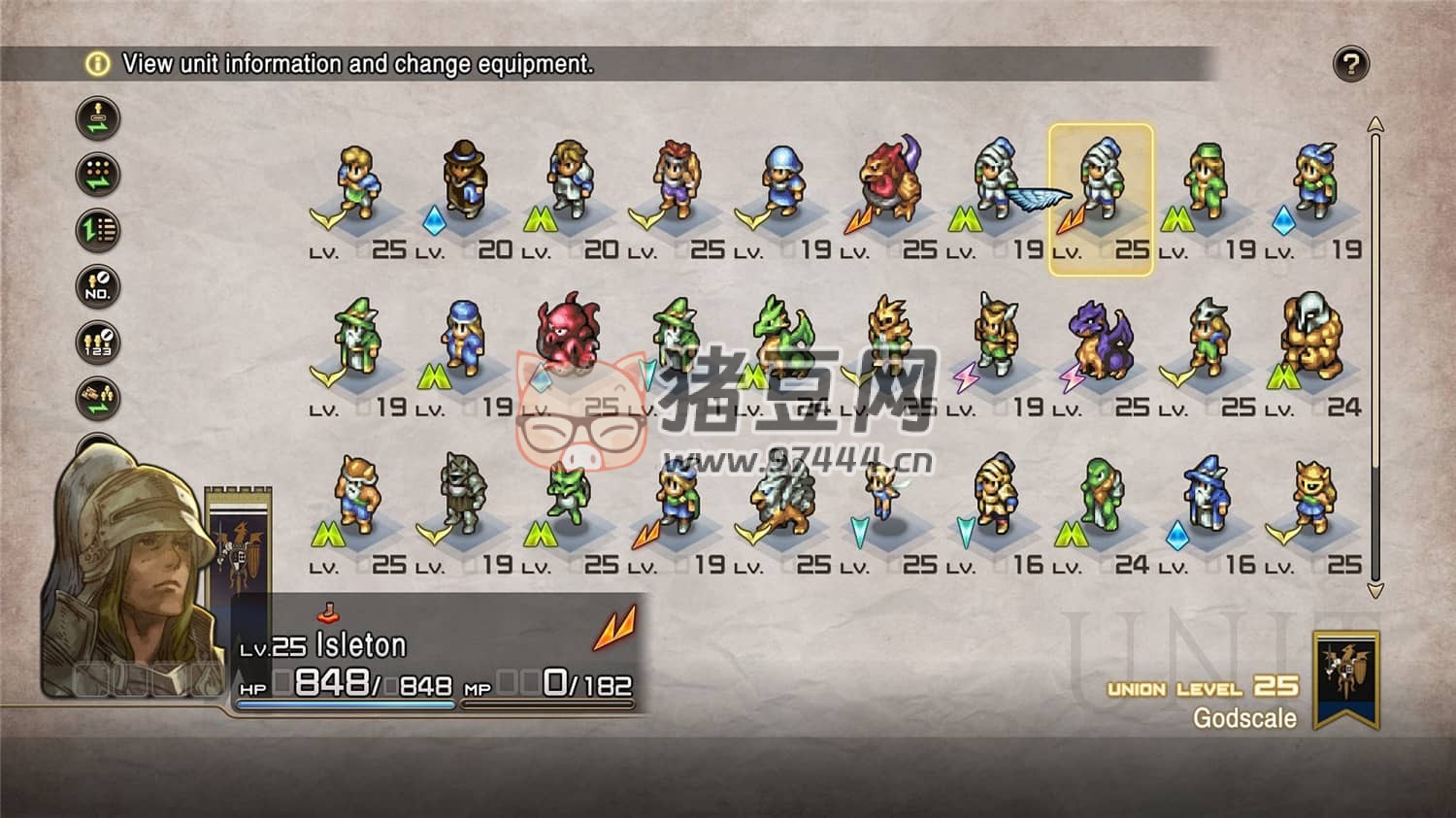Screen dimensions: 1456x818
Task: Click the unit NO. icon
Action: [x=98, y=286]
